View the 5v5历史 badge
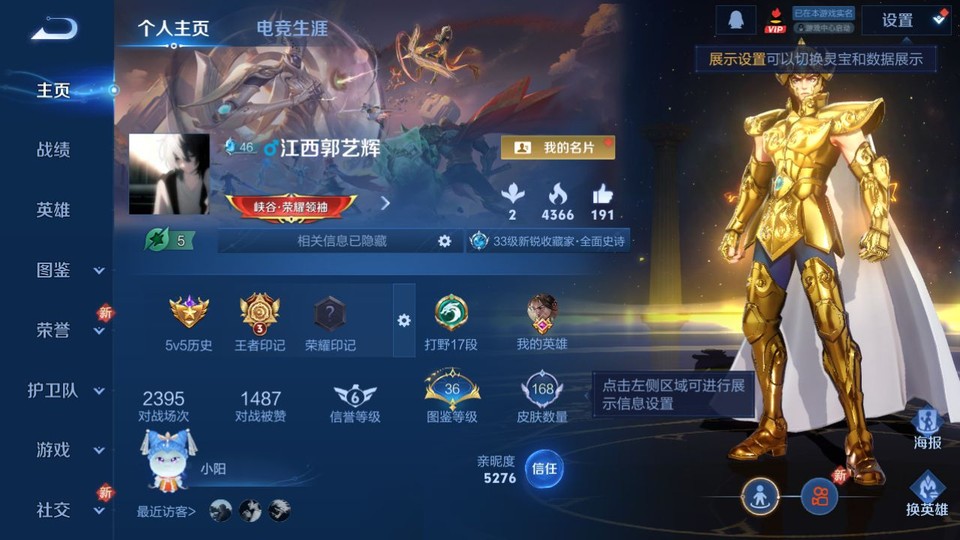 (189, 322)
